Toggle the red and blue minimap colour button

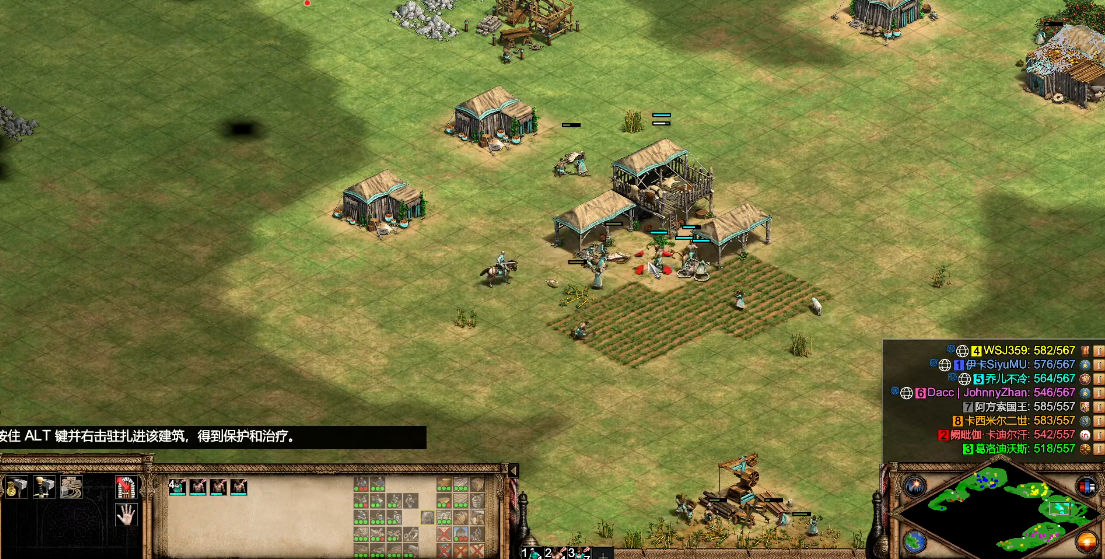pos(1087,486)
